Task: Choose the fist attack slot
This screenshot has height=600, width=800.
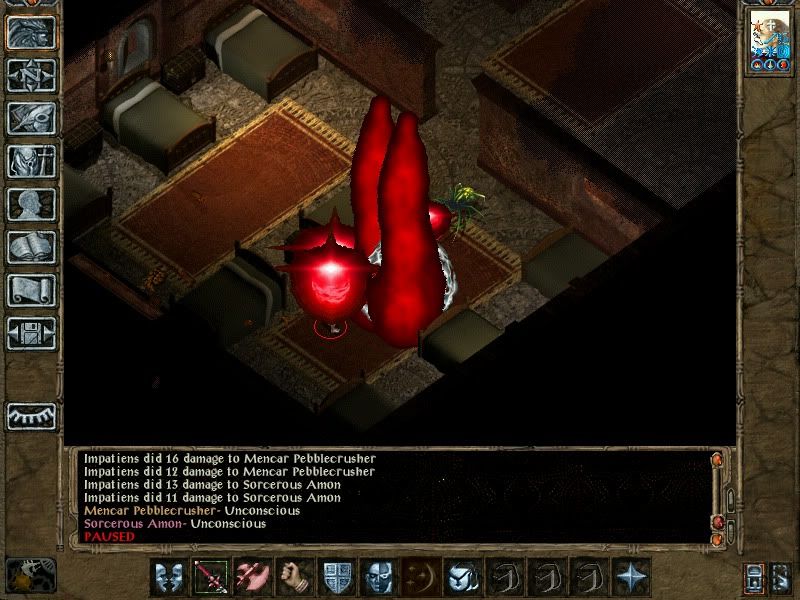Action: click(x=294, y=577)
